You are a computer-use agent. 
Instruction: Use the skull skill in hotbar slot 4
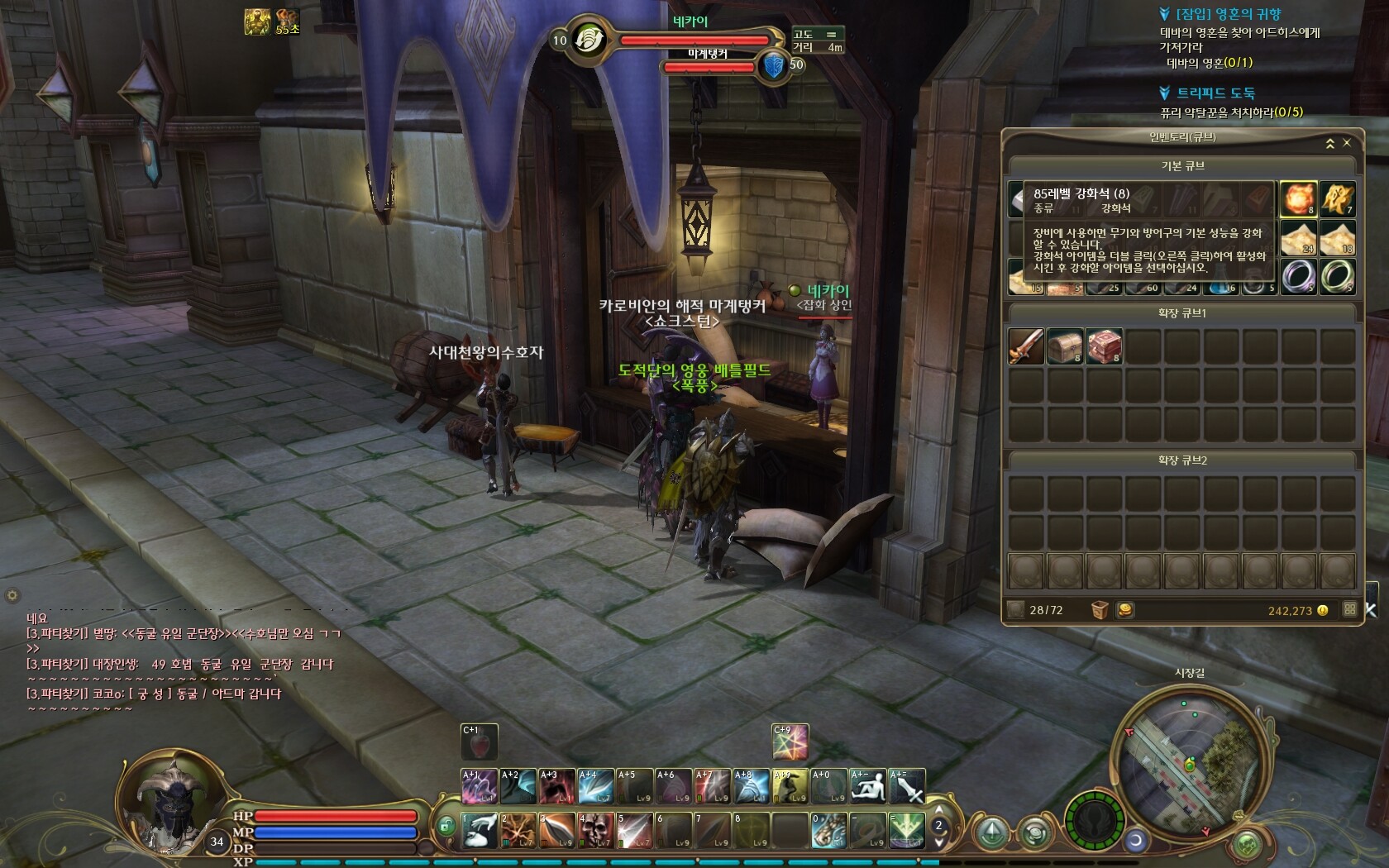(x=594, y=830)
